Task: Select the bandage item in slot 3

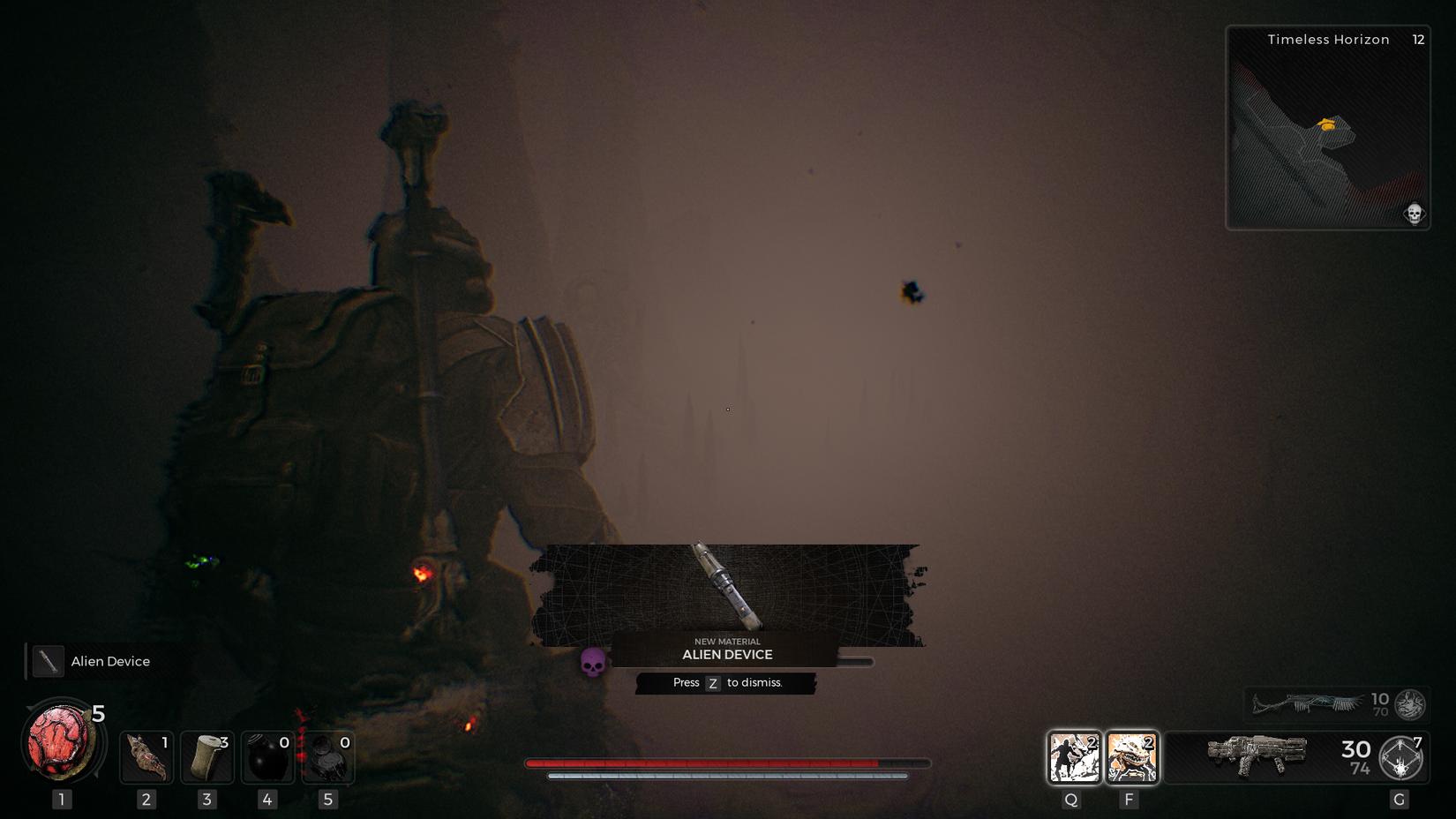Action: [x=206, y=756]
